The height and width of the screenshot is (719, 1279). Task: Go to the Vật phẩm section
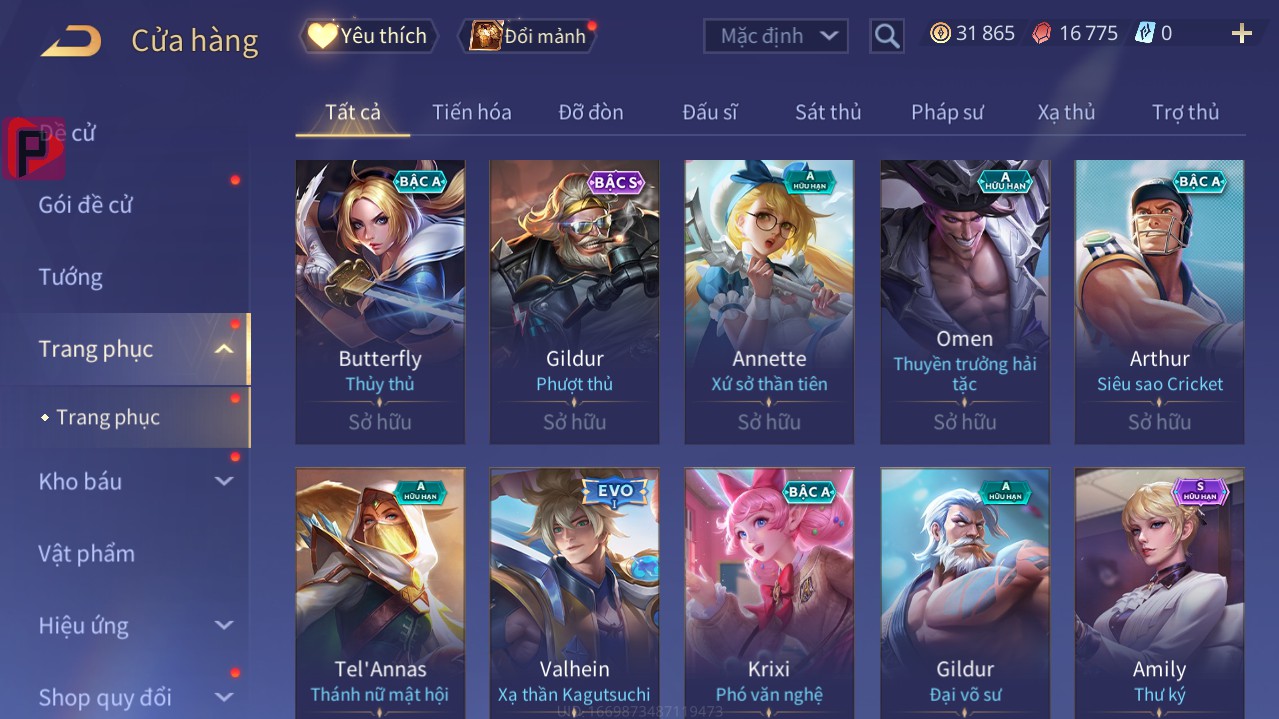(x=86, y=553)
